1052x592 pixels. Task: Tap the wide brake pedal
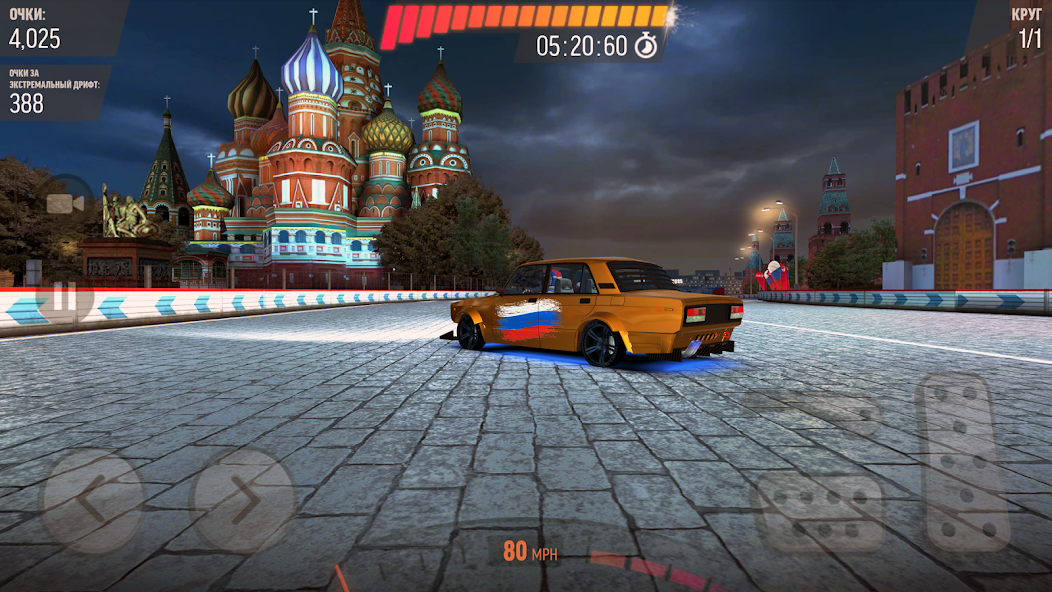click(820, 510)
